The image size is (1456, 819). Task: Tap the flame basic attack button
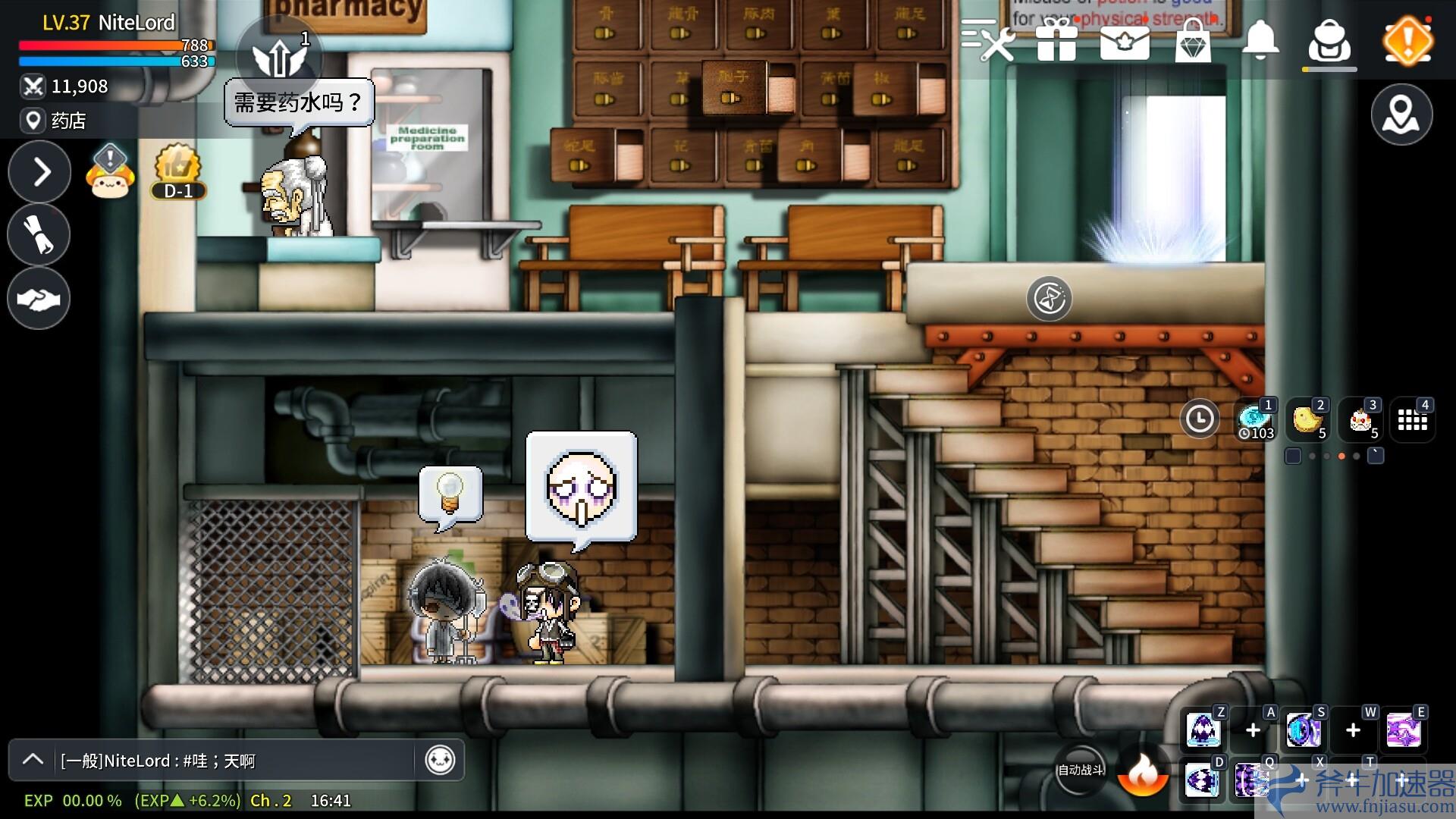pos(1143,773)
